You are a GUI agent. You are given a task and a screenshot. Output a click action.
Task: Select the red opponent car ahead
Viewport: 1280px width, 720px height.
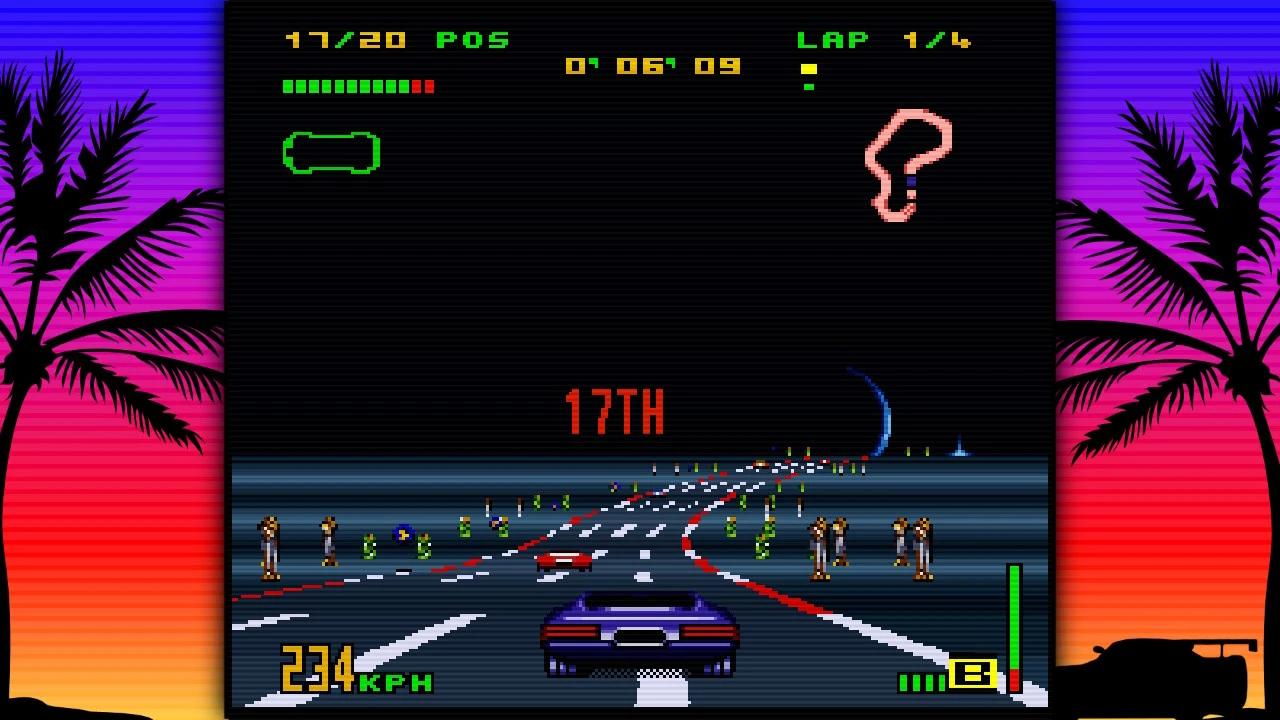pos(563,560)
